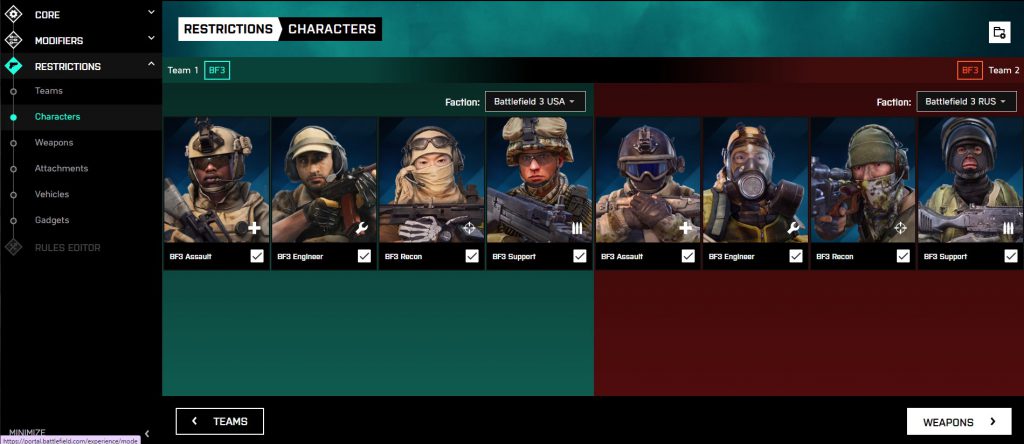The height and width of the screenshot is (444, 1024).
Task: Toggle Team 1 BF3 Recon checkbox
Action: (x=472, y=256)
